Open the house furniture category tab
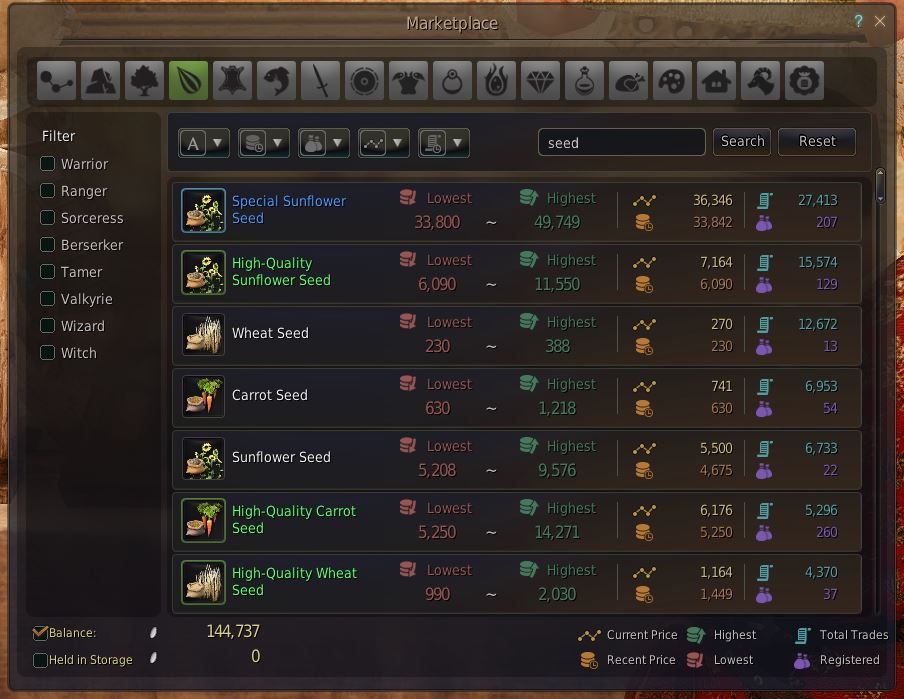Screen dimensions: 904x699 (x=717, y=81)
